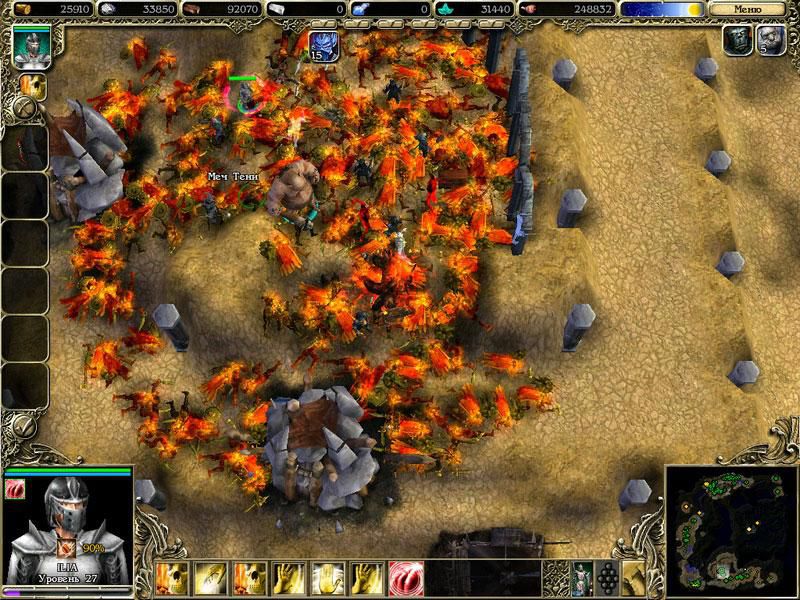Select the pale face group icon numbered 5
Image resolution: width=800 pixels, height=600 pixels.
pyautogui.click(x=769, y=42)
